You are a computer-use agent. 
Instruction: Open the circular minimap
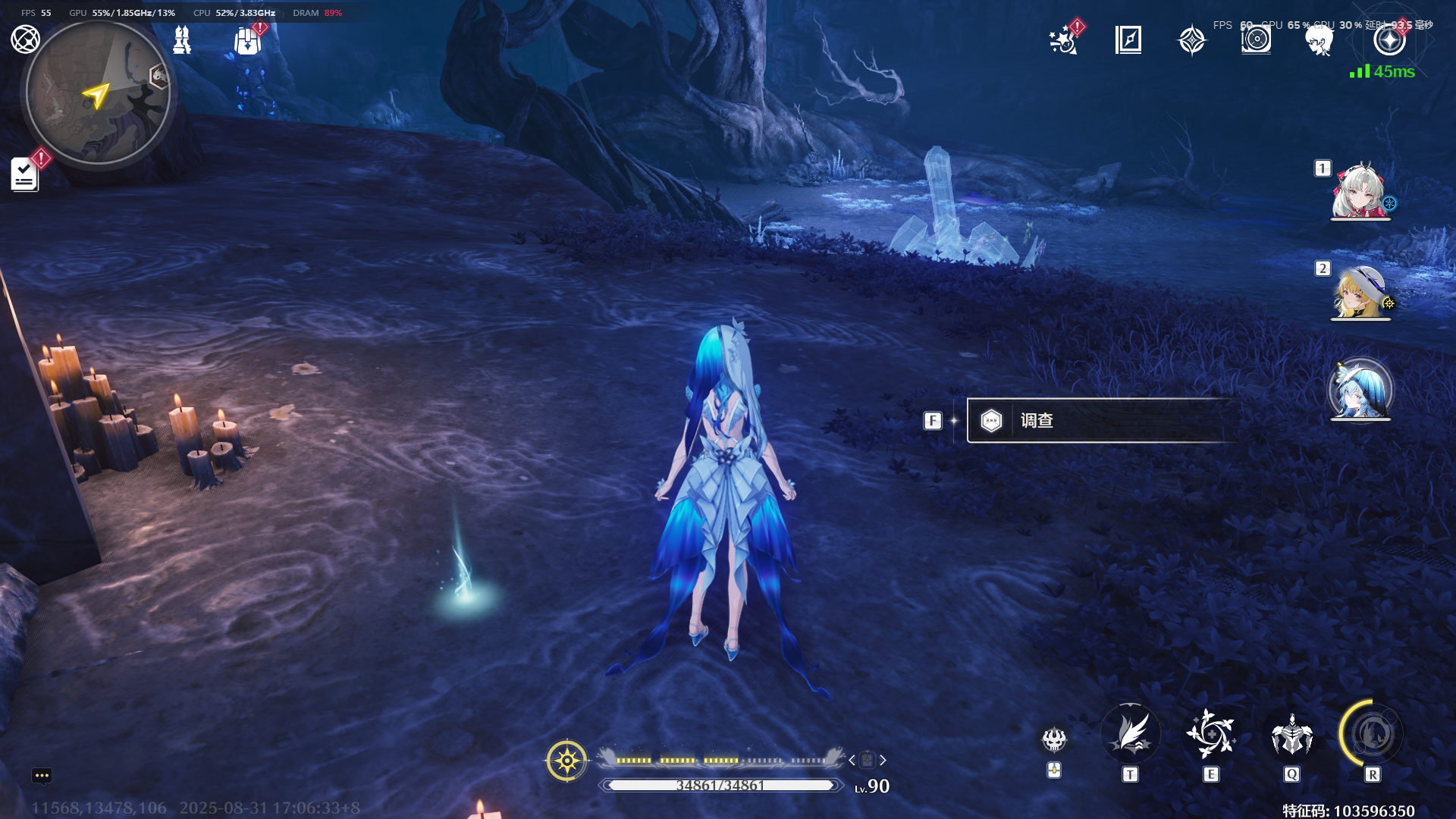coord(98,93)
